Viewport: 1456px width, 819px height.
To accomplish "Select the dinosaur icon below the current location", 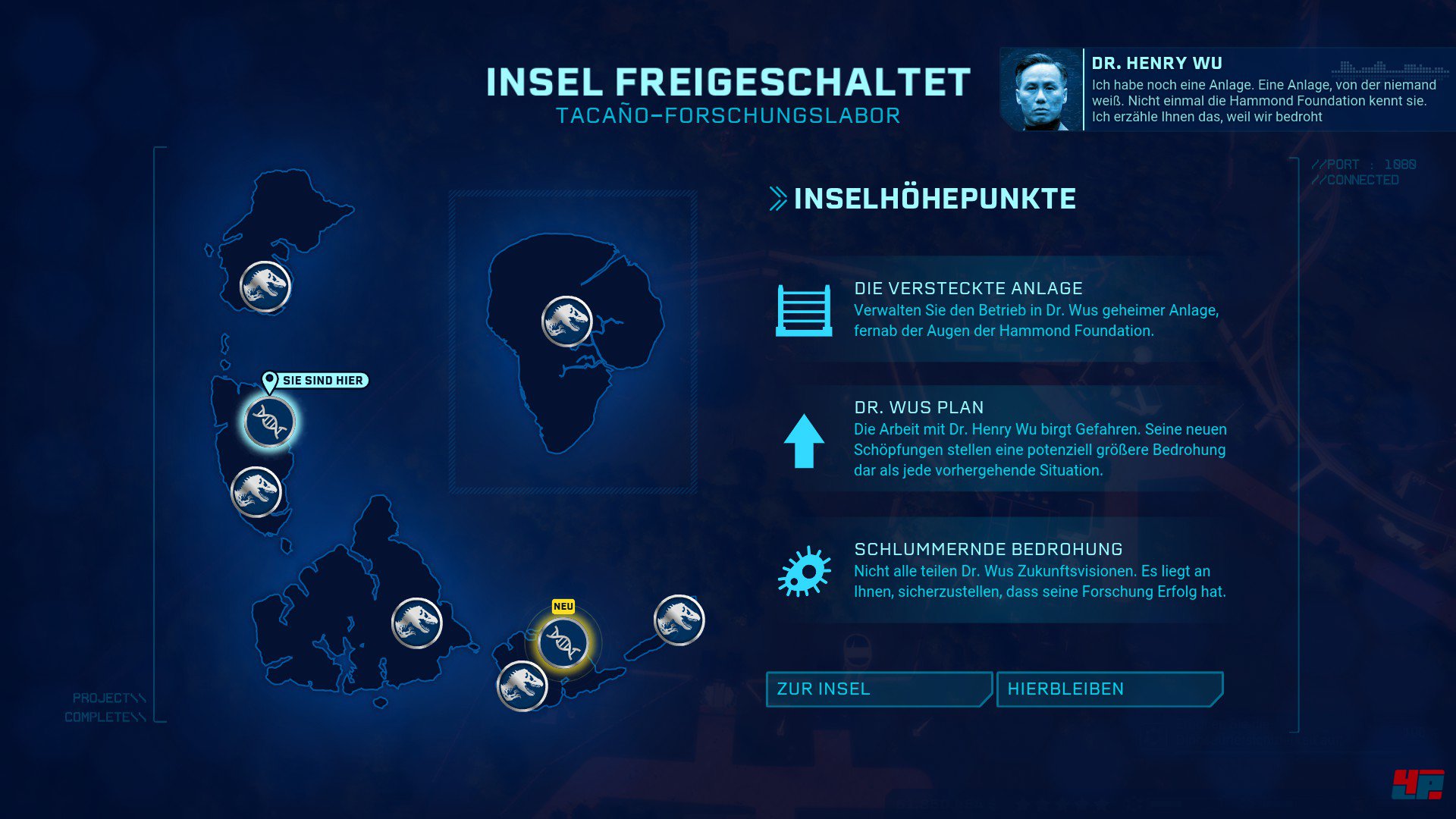I will point(256,492).
